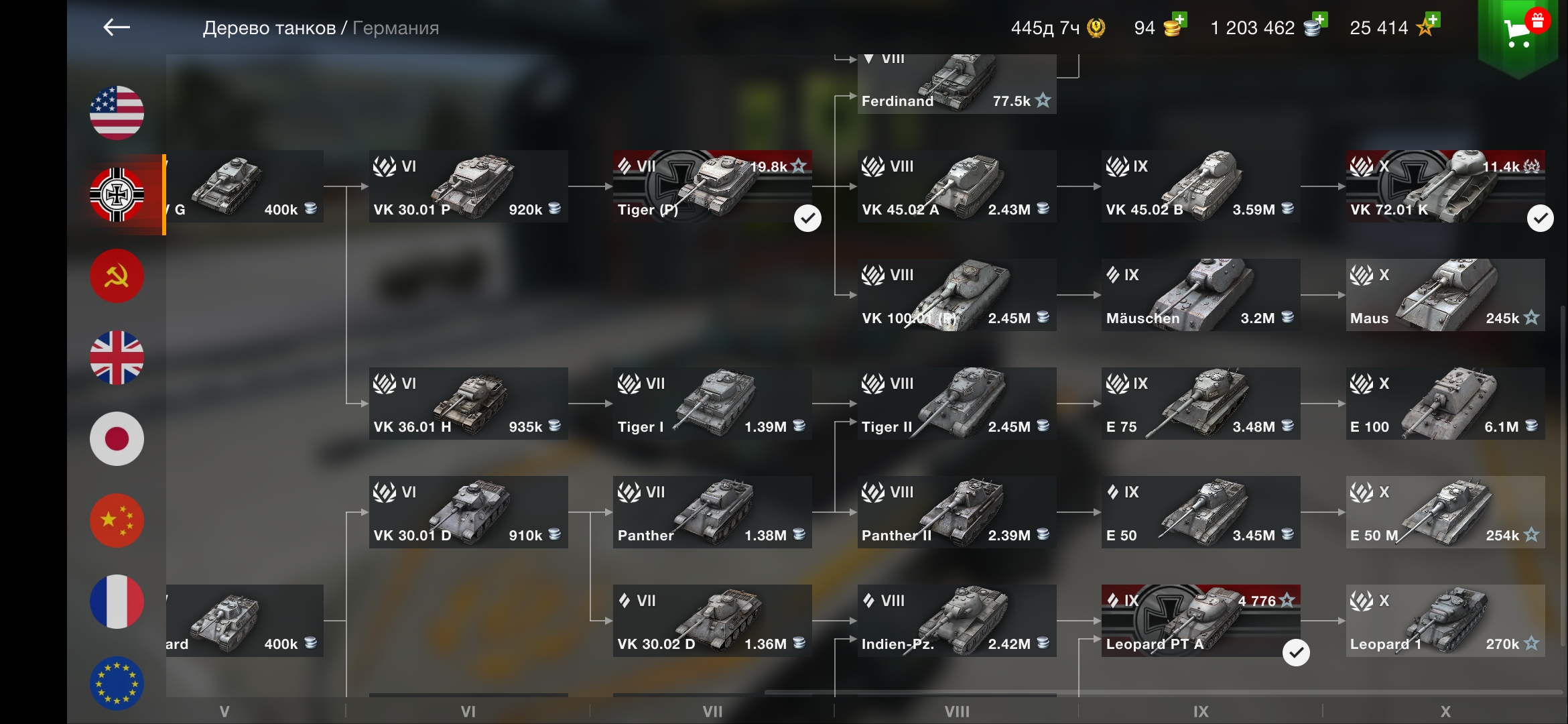
Task: Select the Mäuschen tier IX tank
Action: tap(1201, 295)
